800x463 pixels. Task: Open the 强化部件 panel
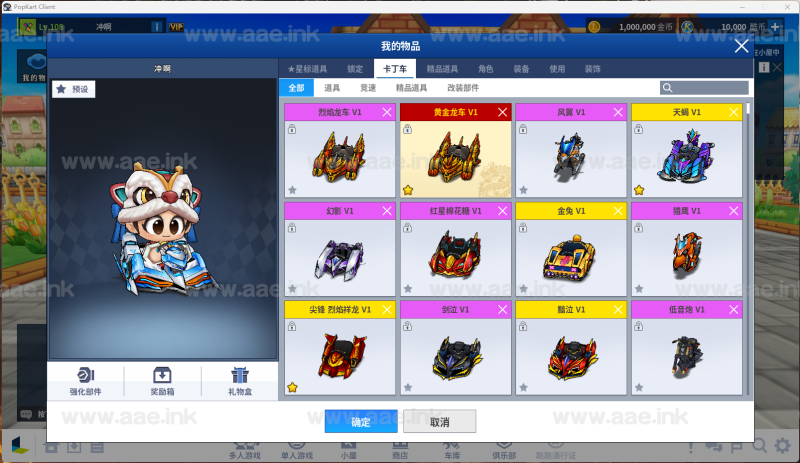coord(86,381)
